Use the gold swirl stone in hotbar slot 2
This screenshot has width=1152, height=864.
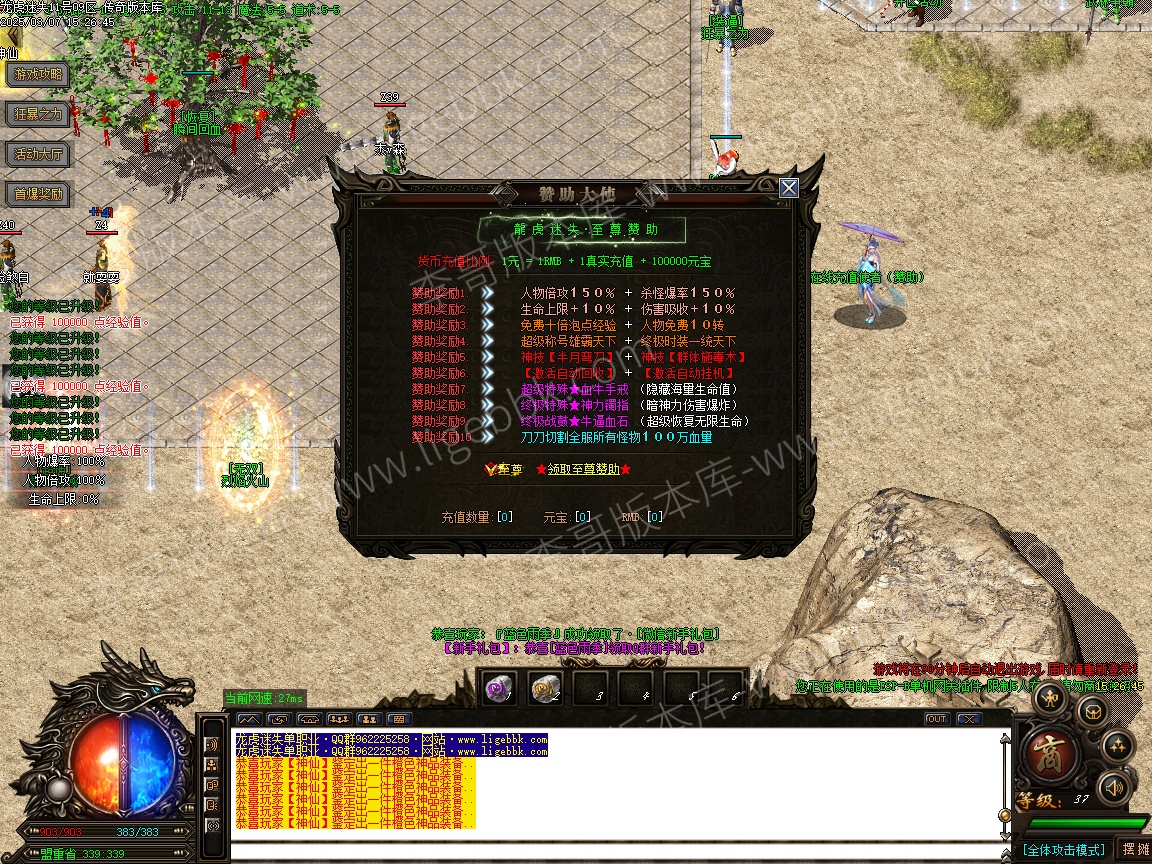[545, 689]
